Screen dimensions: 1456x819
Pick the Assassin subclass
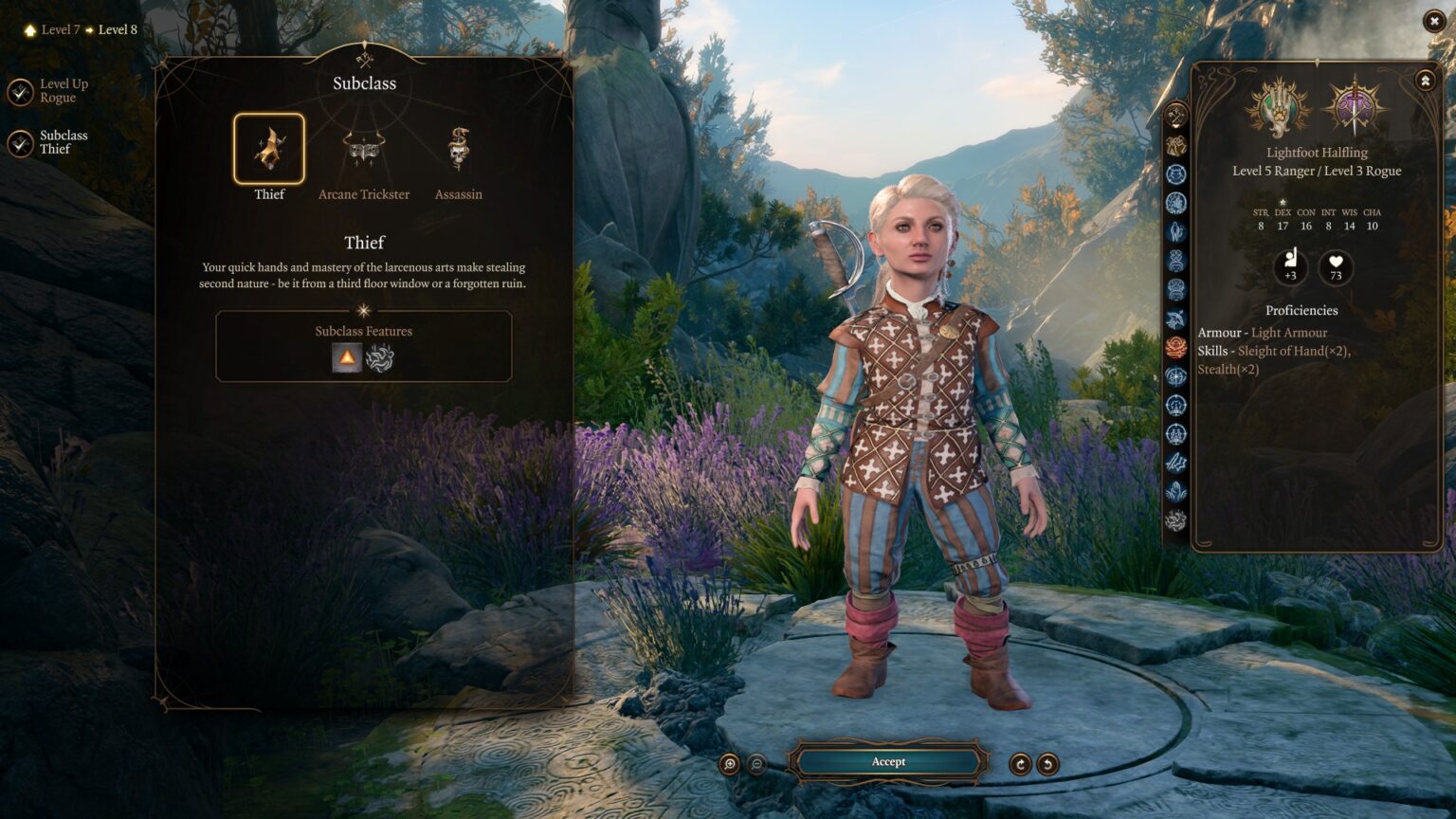459,149
